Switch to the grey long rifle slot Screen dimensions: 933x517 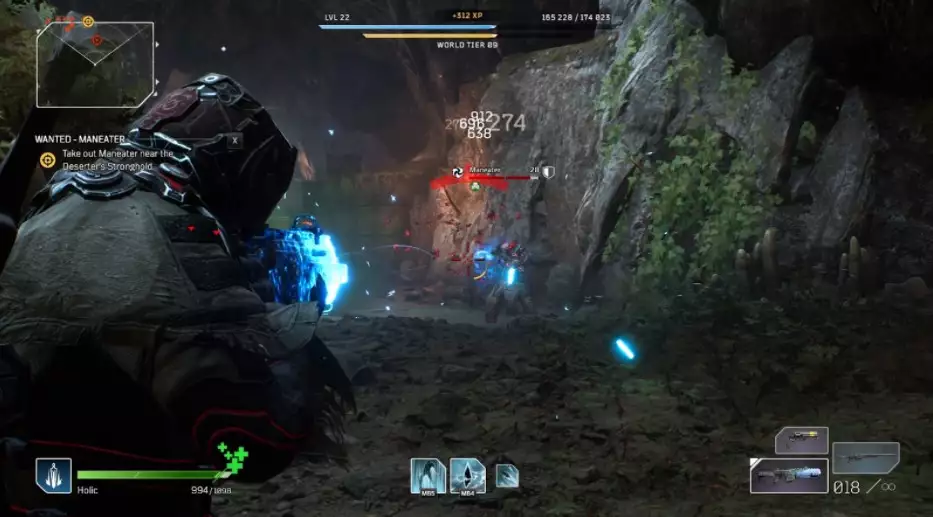coord(866,457)
